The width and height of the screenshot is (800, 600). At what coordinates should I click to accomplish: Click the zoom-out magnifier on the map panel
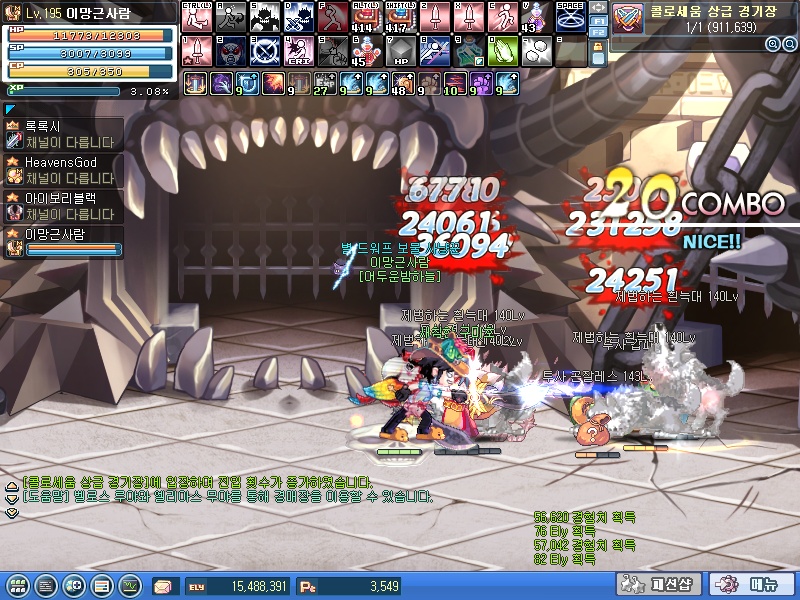(787, 44)
